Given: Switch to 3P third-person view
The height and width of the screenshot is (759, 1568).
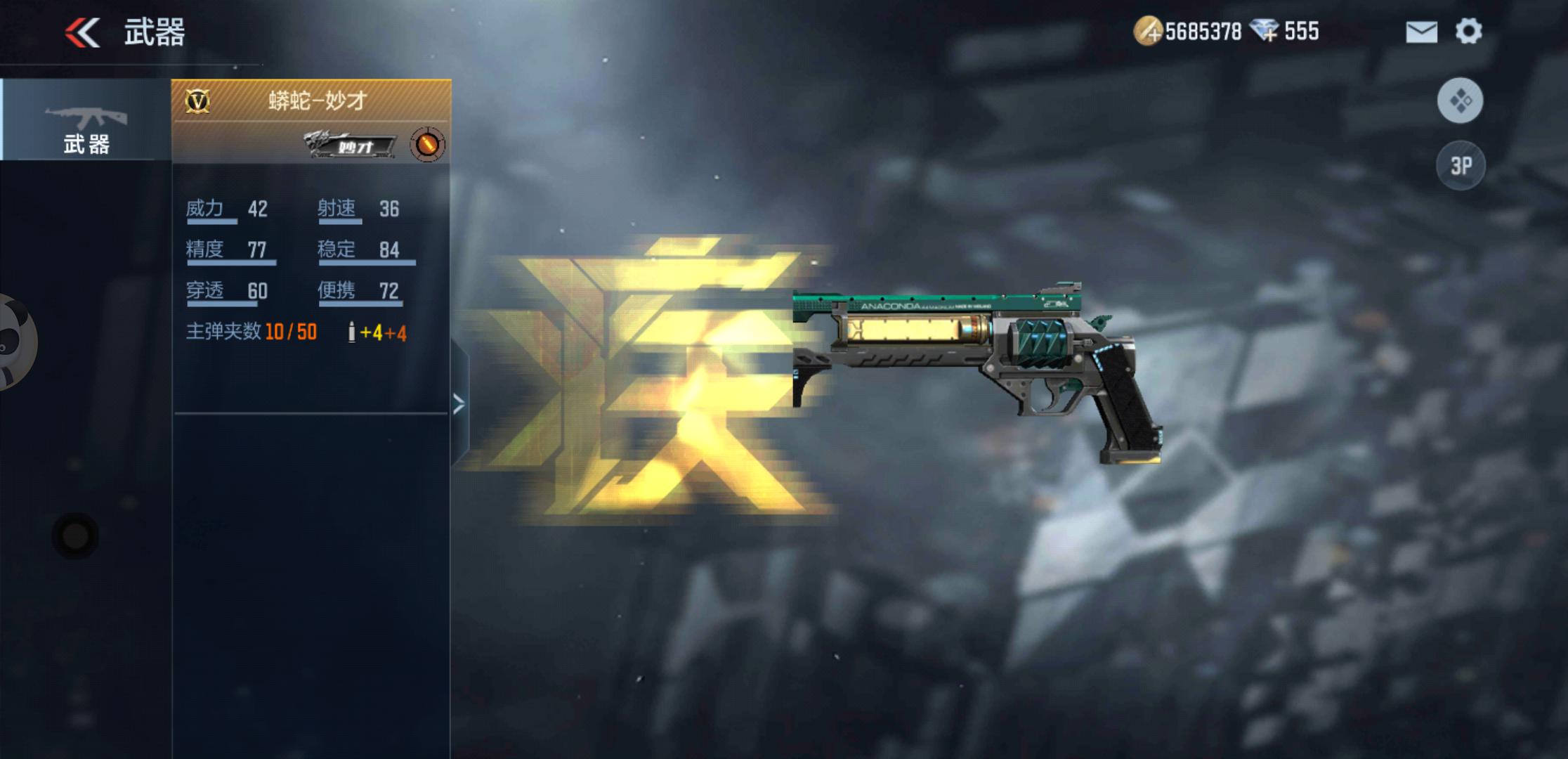Looking at the screenshot, I should coord(1461,166).
